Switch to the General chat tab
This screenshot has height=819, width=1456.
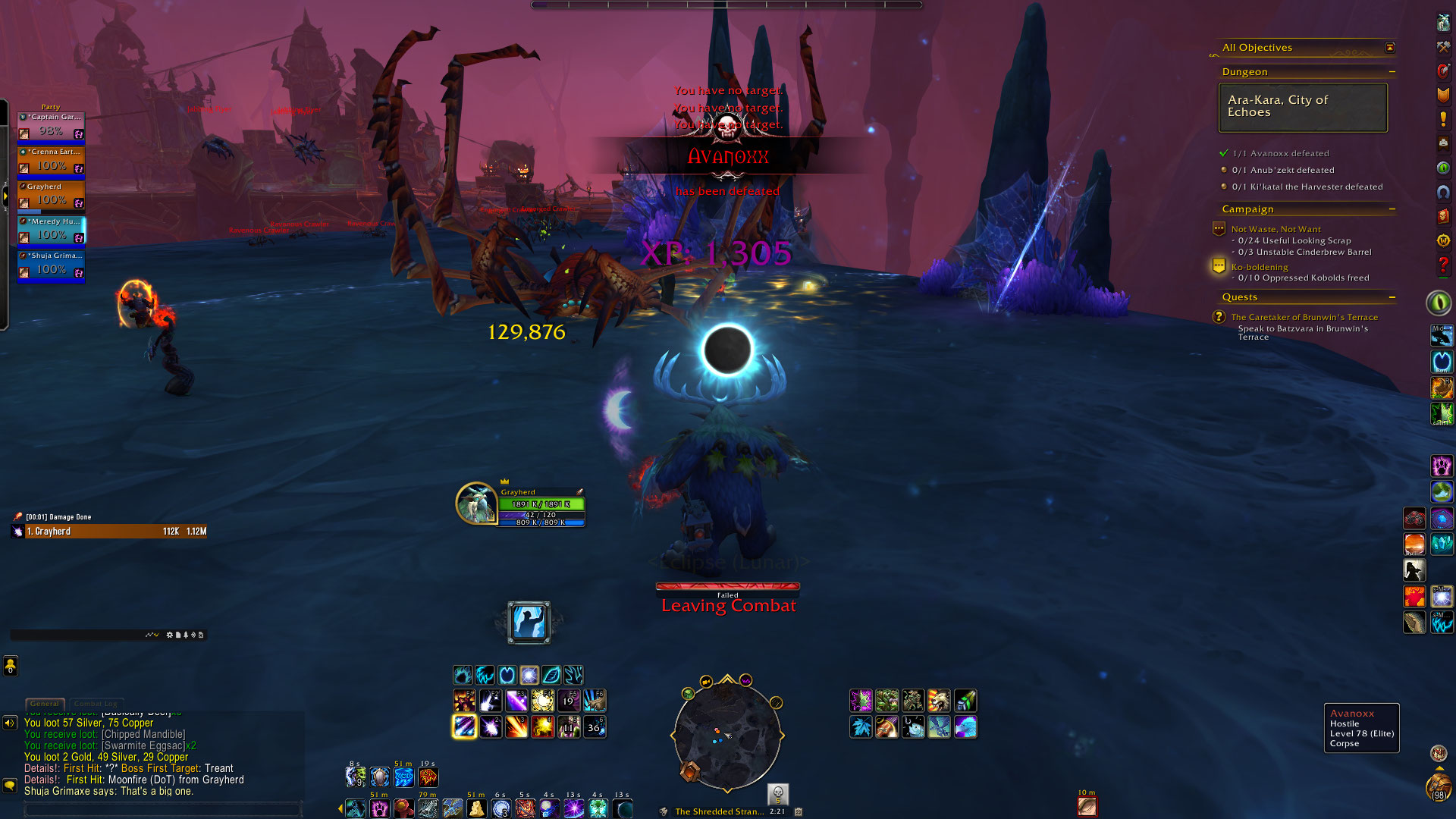pyautogui.click(x=45, y=704)
